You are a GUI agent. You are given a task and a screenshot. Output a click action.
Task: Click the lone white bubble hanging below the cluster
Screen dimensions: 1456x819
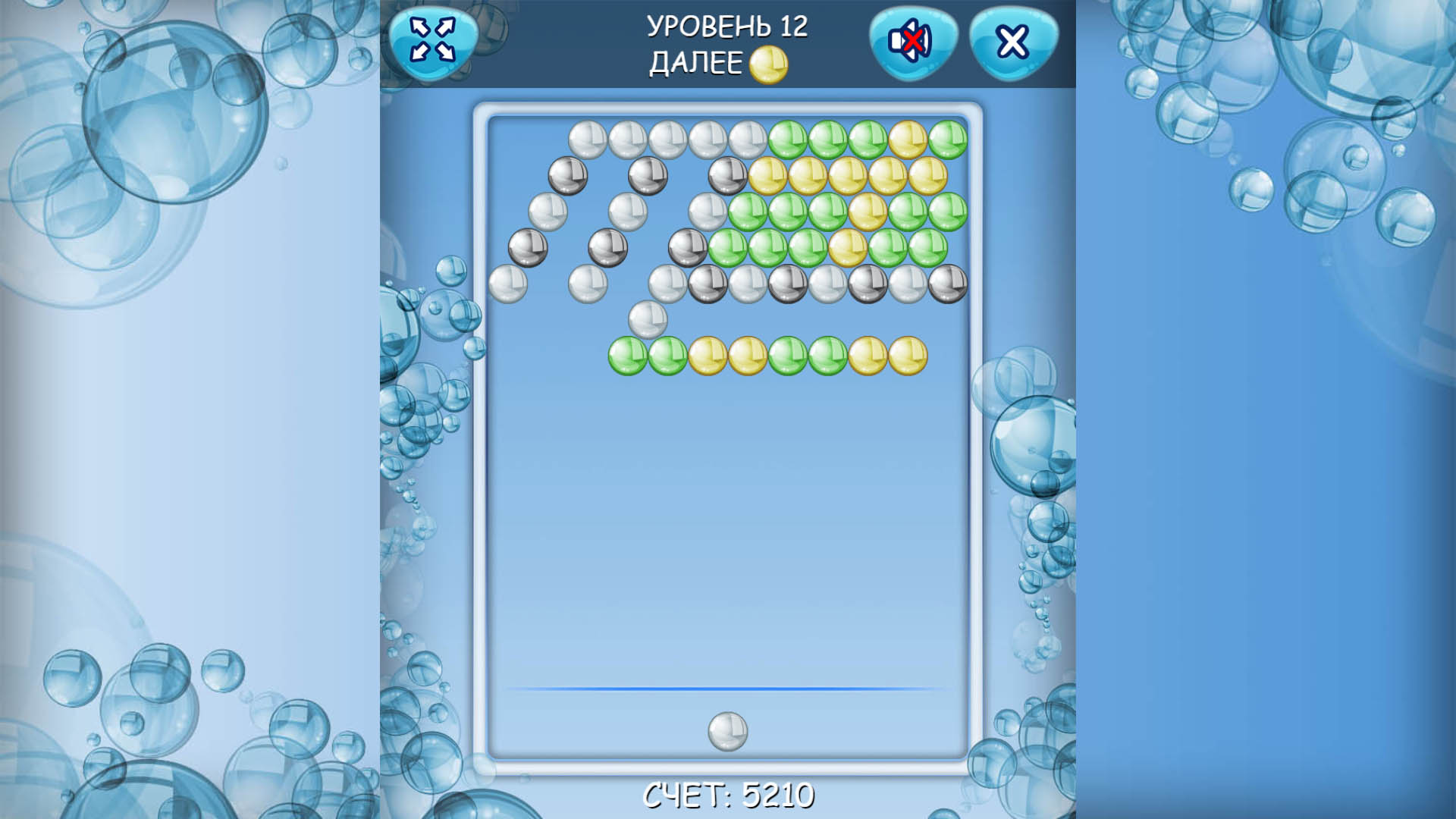pyautogui.click(x=648, y=318)
